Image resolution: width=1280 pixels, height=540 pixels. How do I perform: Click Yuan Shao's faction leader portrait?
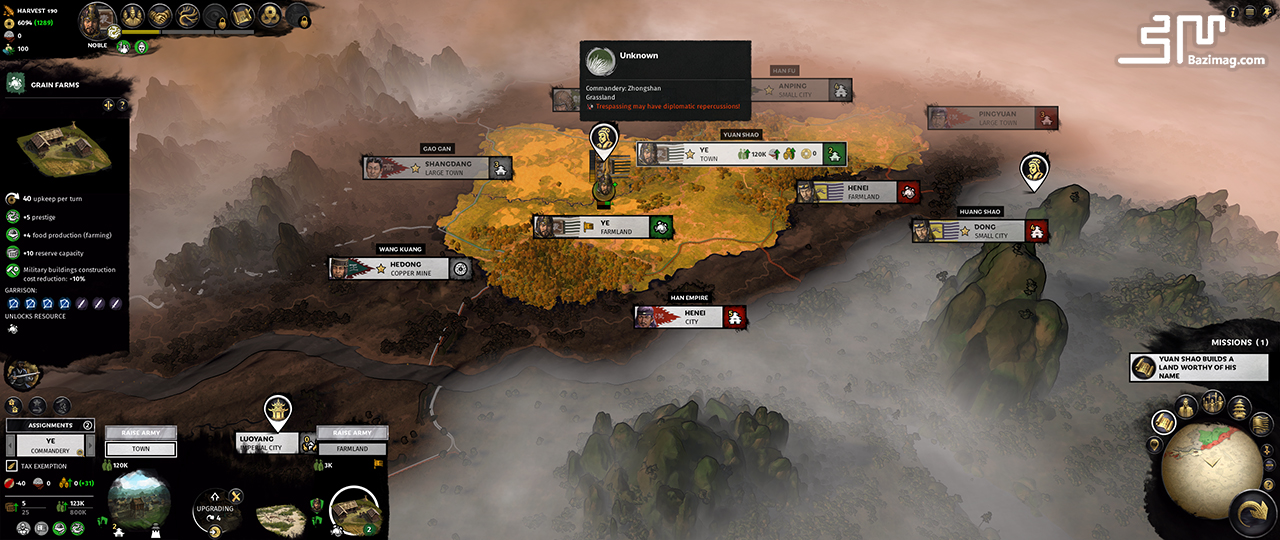(97, 20)
